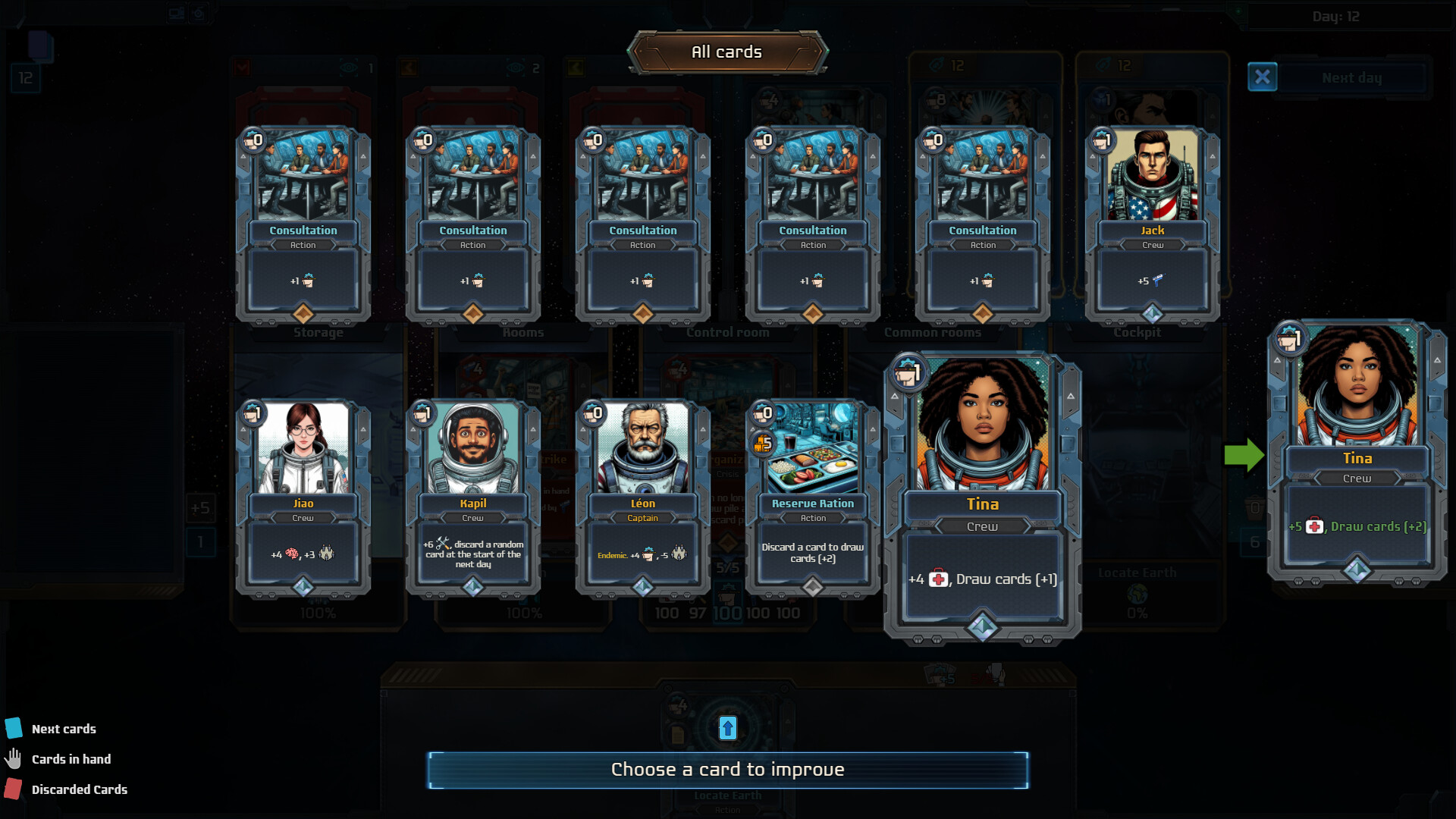This screenshot has height=819, width=1456.
Task: Switch to the All cards view header
Action: 726,52
